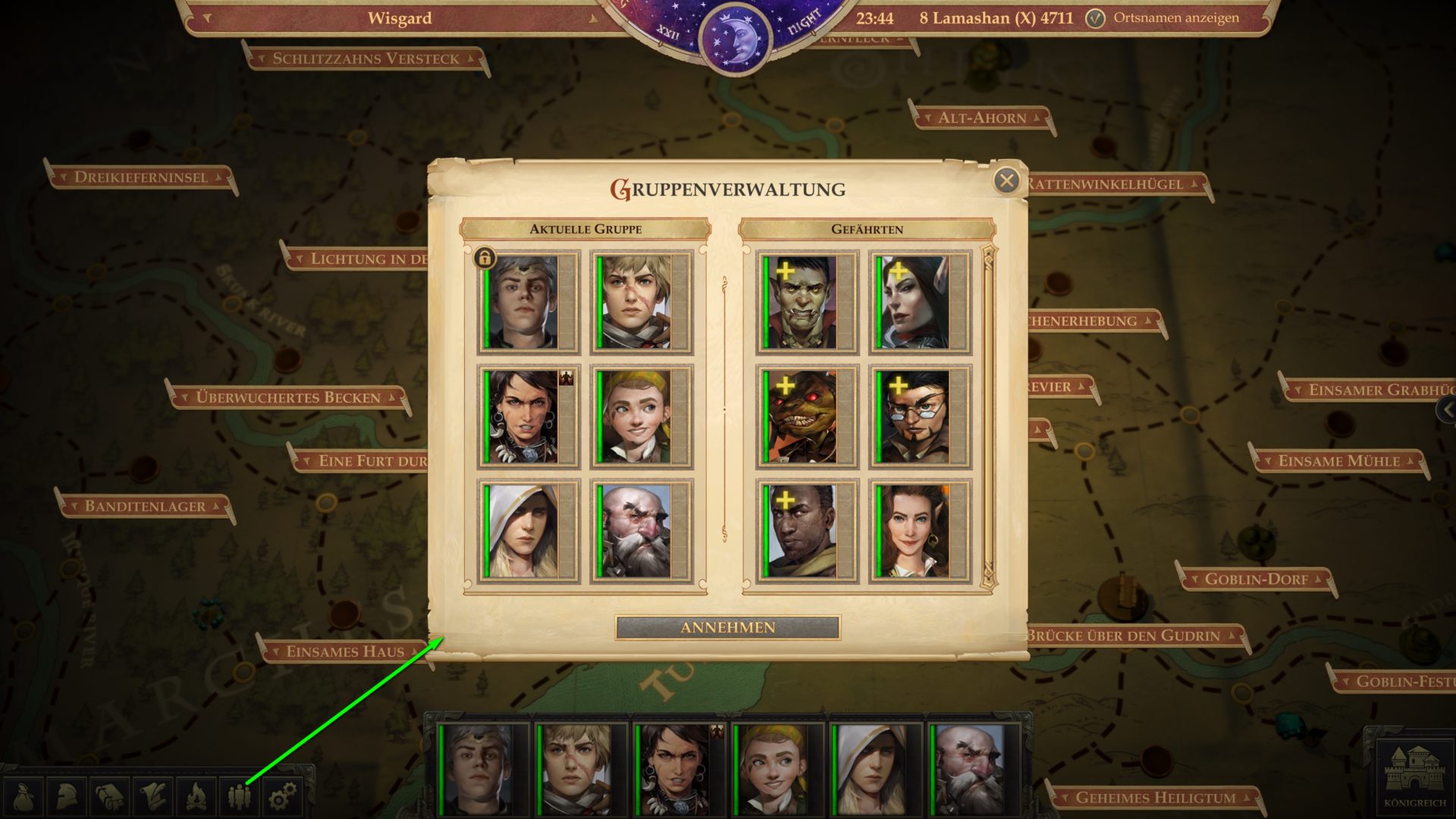Open the journal scroll-and-quill icon

152,795
